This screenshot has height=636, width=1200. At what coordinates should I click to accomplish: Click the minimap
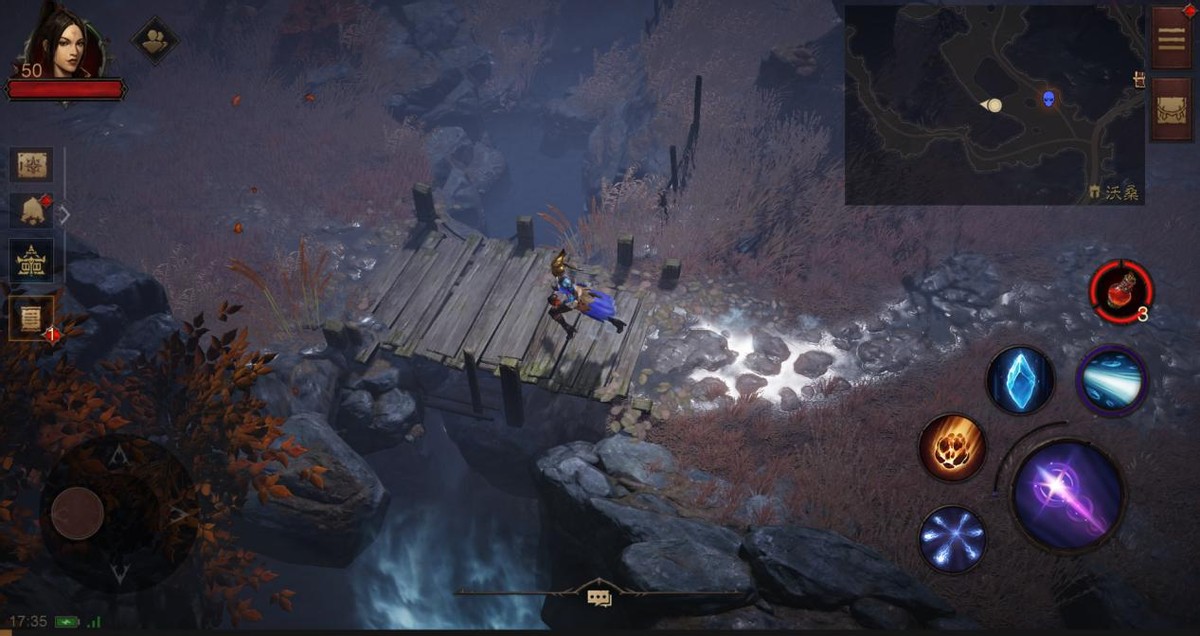tap(994, 104)
